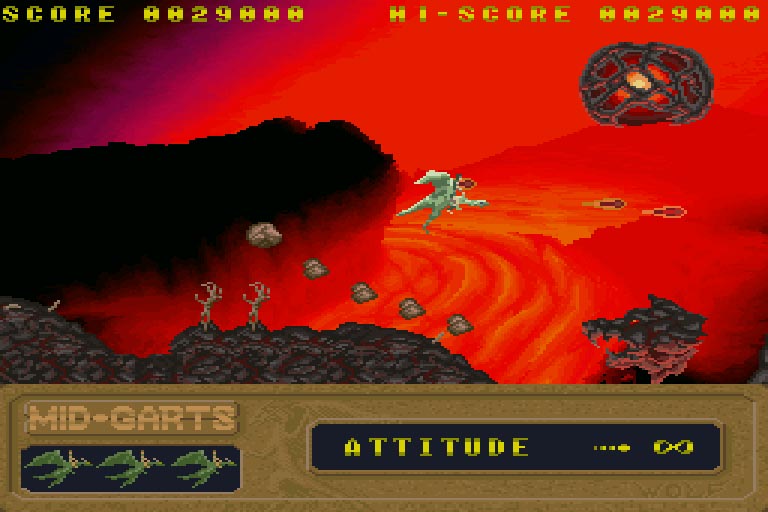
Task: Select the ATTITUDE weapon display panel
Action: click(515, 446)
